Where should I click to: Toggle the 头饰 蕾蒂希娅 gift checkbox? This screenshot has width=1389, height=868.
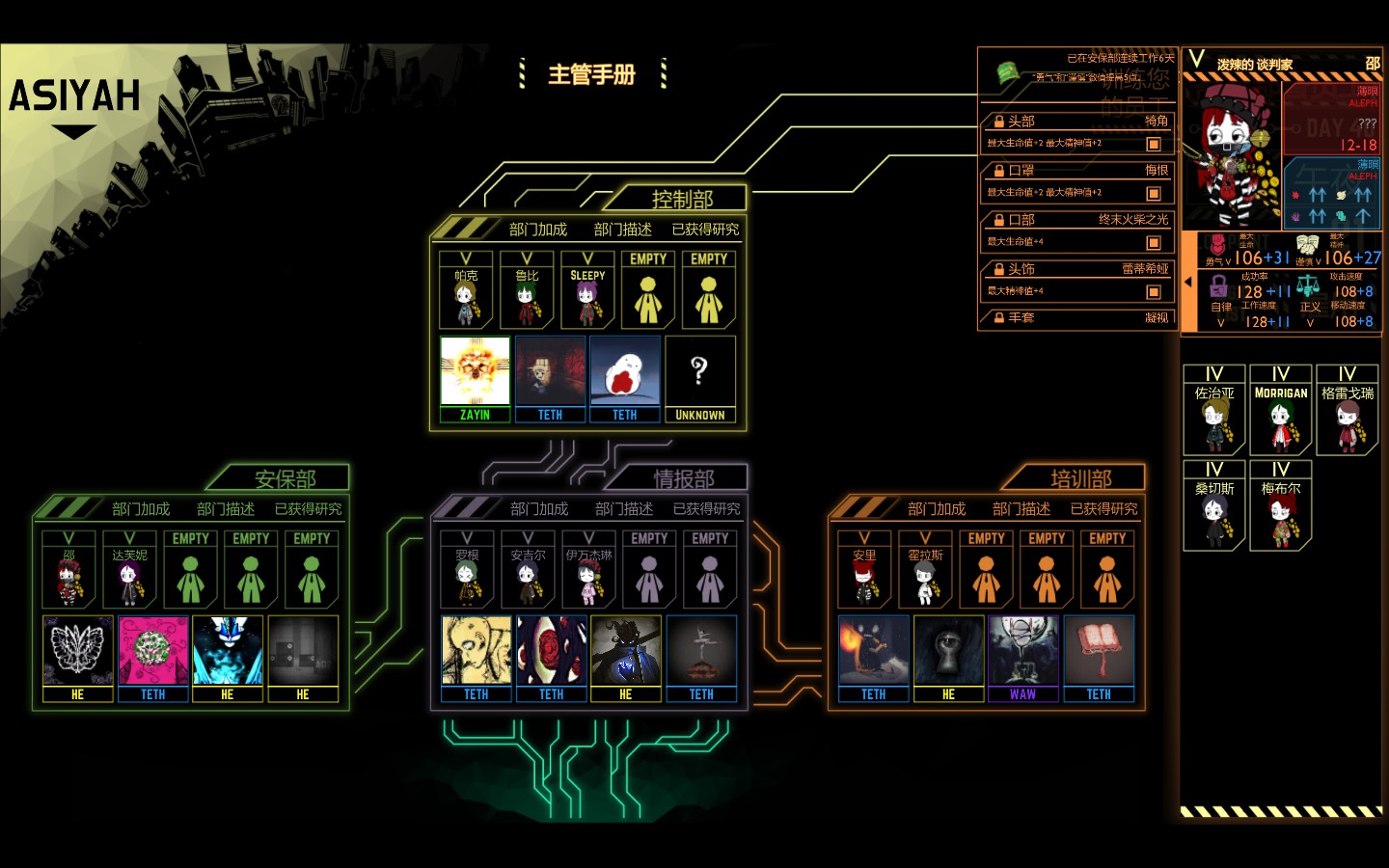tap(1153, 292)
